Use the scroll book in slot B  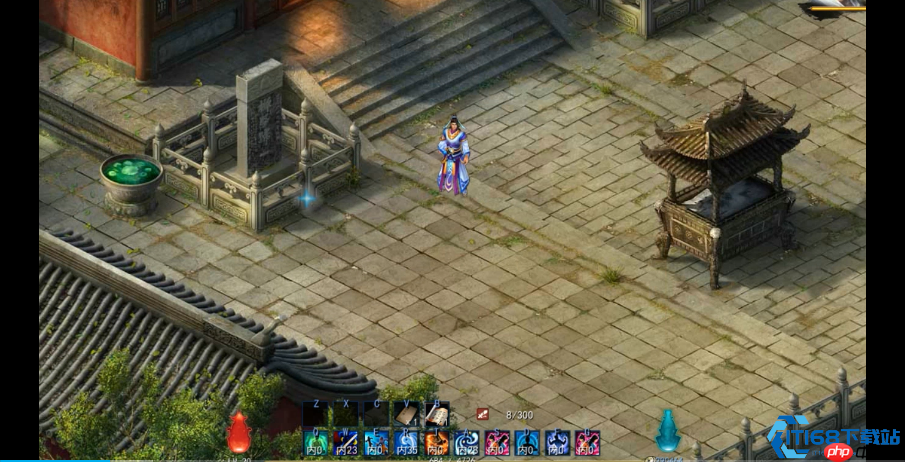point(437,415)
